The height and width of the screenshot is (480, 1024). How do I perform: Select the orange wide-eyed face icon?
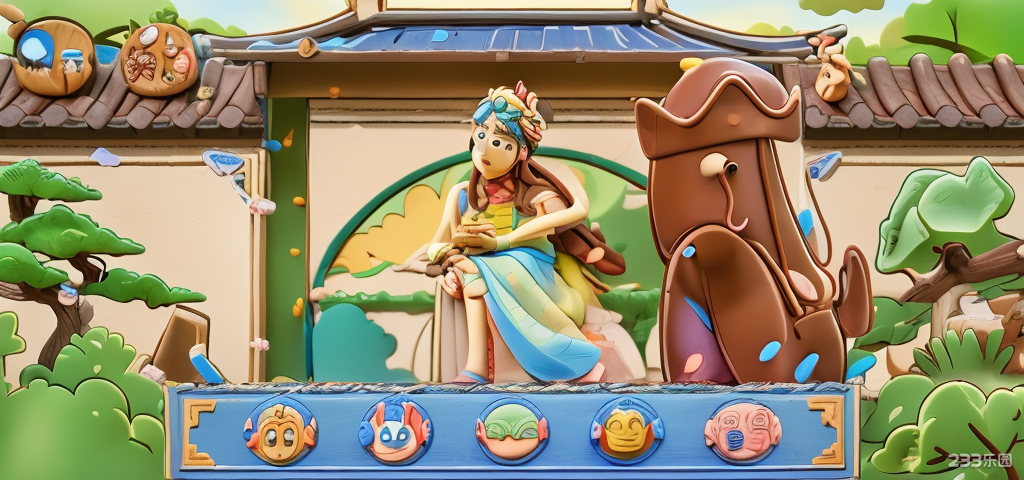coord(280,430)
